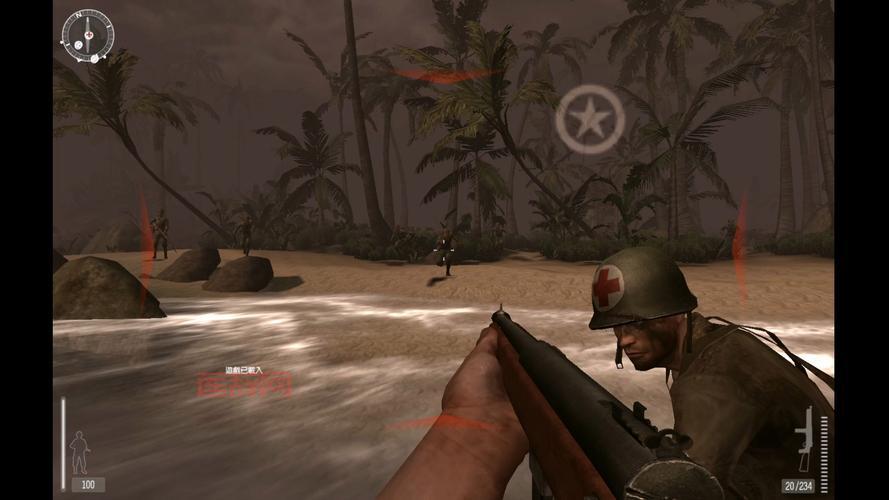Select the star objective marker
The width and height of the screenshot is (889, 500).
click(590, 119)
